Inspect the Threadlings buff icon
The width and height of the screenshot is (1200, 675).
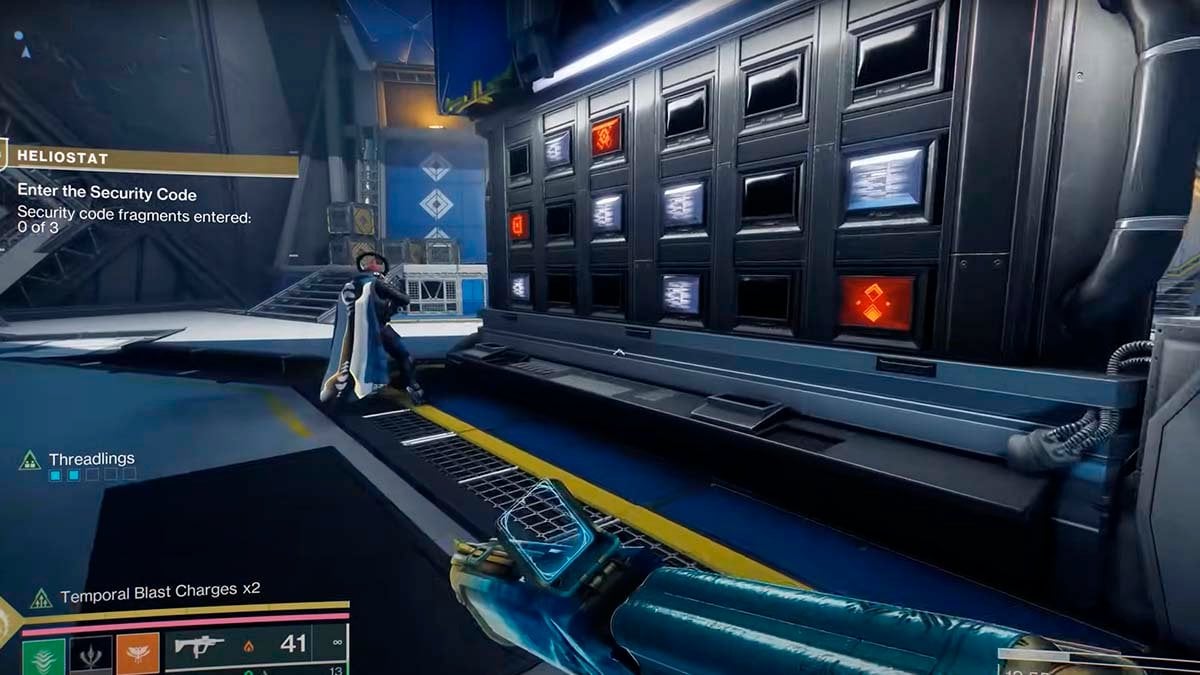click(30, 460)
